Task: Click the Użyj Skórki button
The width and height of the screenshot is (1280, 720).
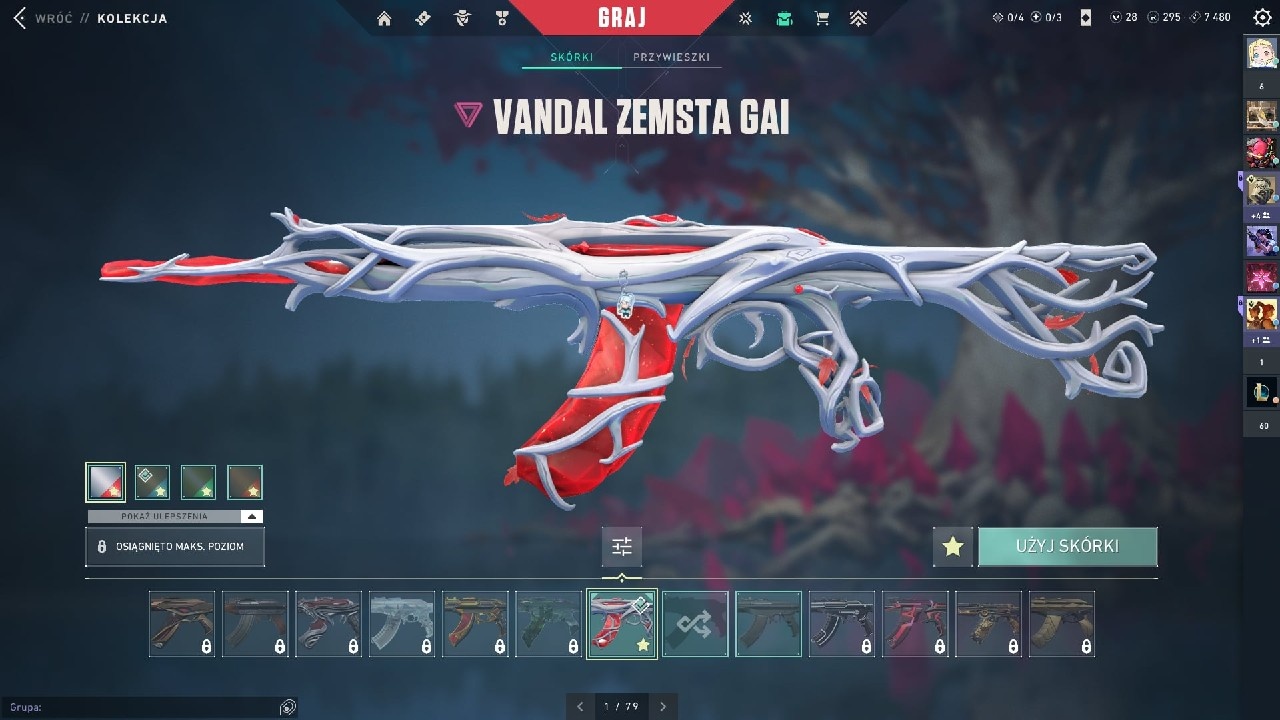Action: (1067, 547)
